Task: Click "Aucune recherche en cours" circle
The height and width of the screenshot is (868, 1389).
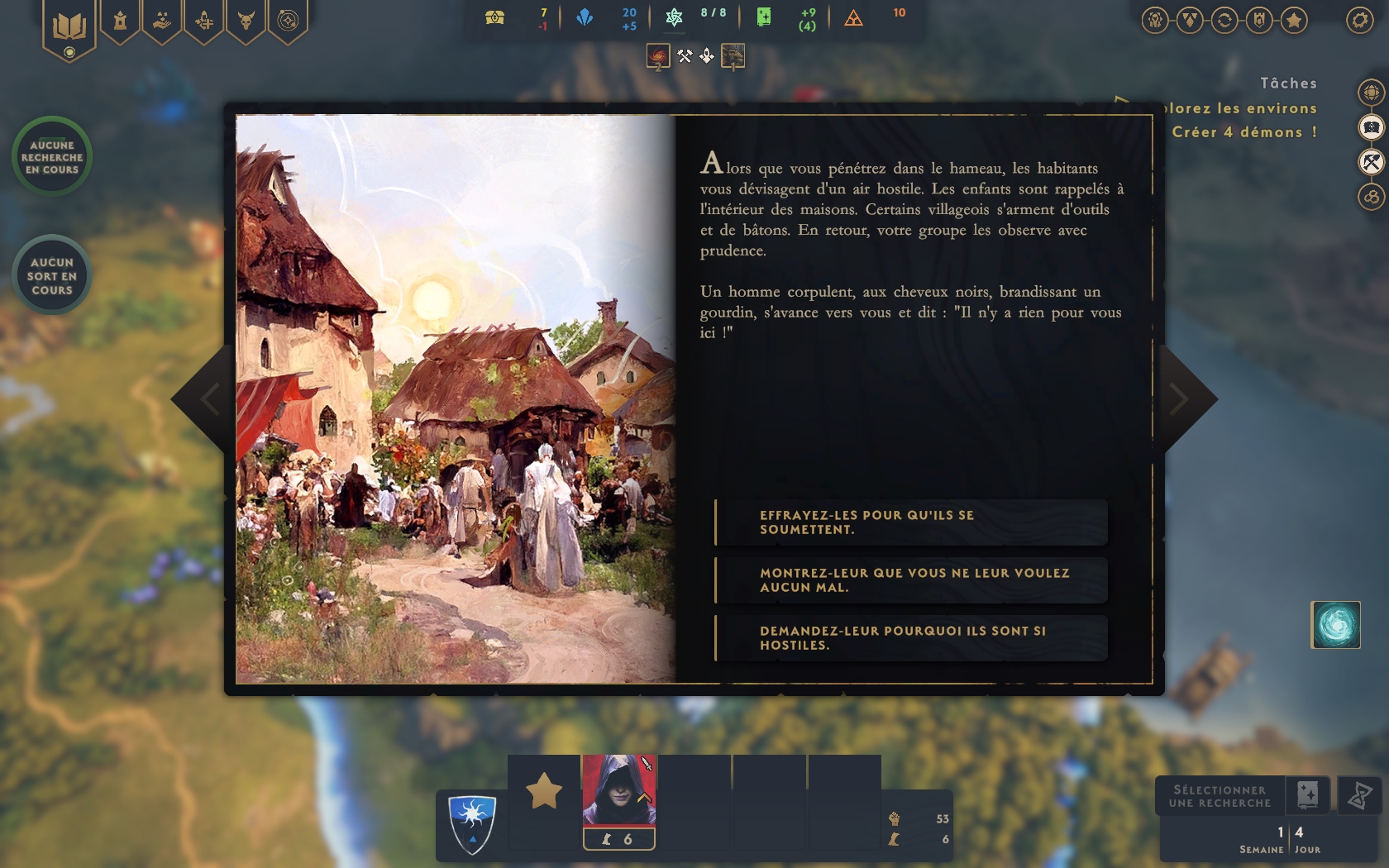Action: (52, 157)
